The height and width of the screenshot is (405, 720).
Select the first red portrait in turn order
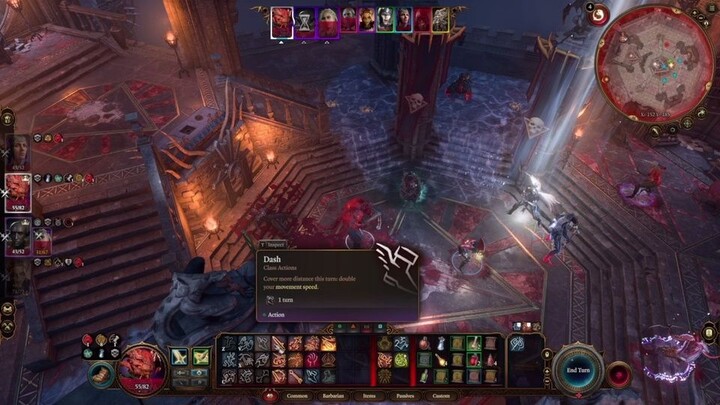pos(283,20)
